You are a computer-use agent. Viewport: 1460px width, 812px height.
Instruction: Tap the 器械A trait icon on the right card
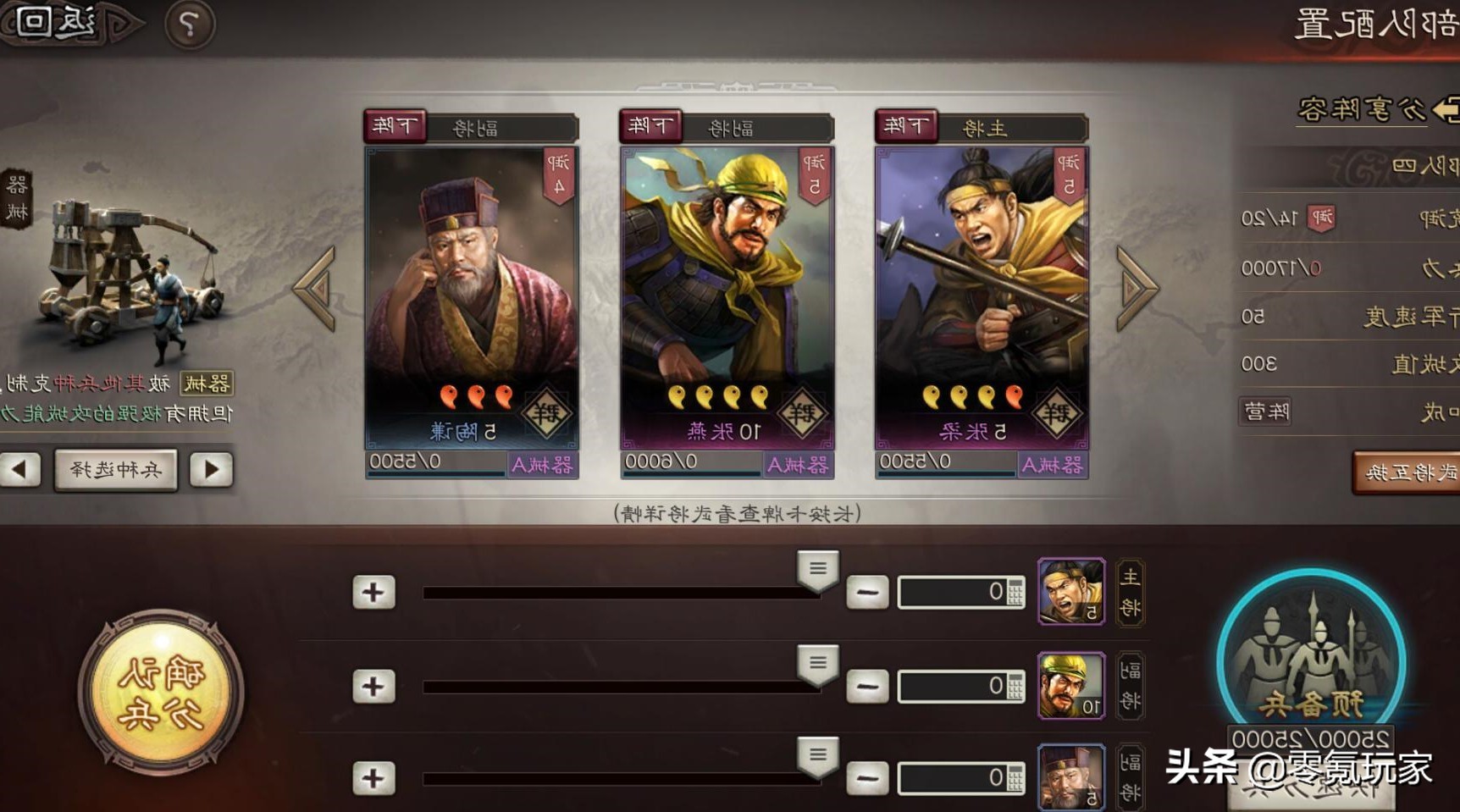click(1053, 464)
